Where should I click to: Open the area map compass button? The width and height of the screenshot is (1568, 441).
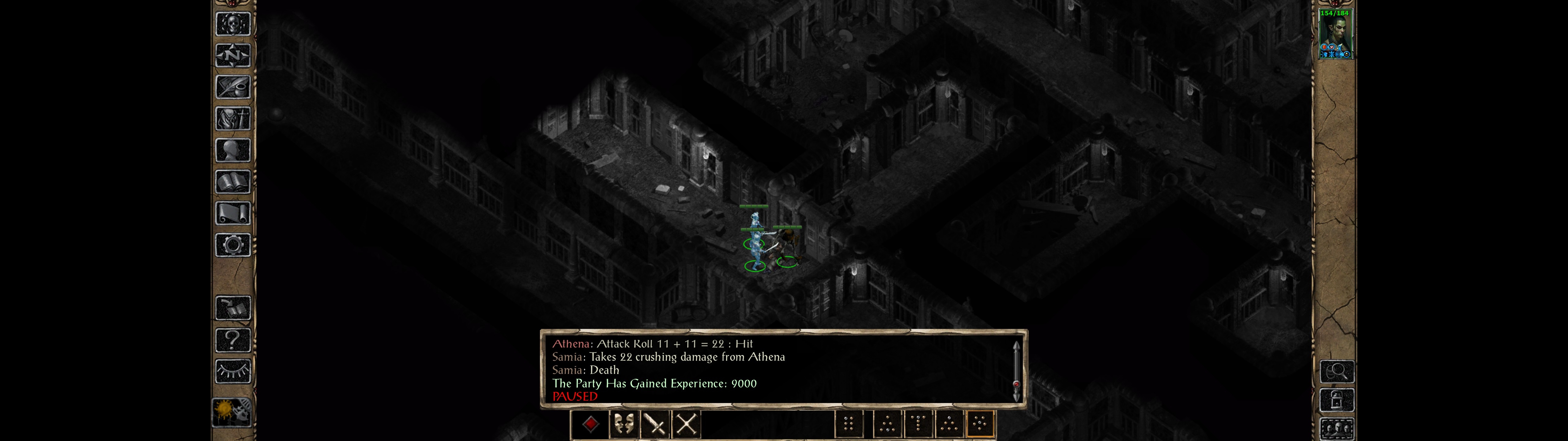pos(232,55)
